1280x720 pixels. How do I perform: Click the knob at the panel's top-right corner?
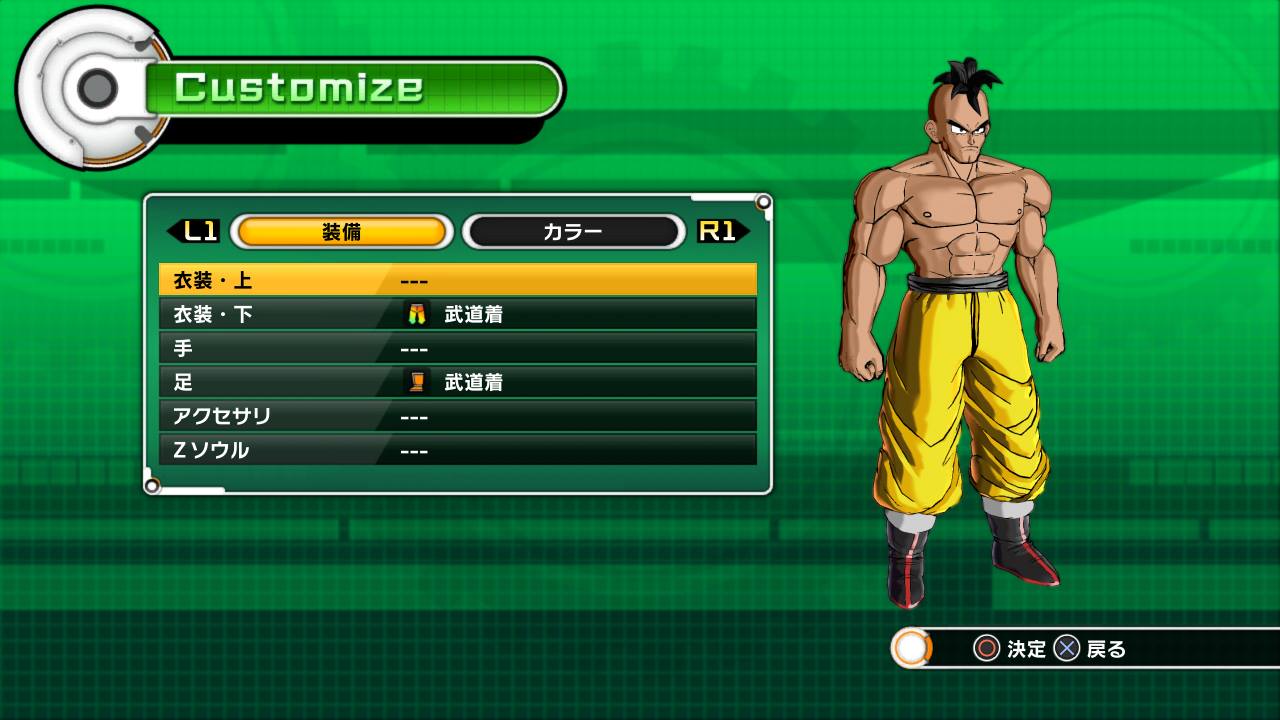point(764,201)
